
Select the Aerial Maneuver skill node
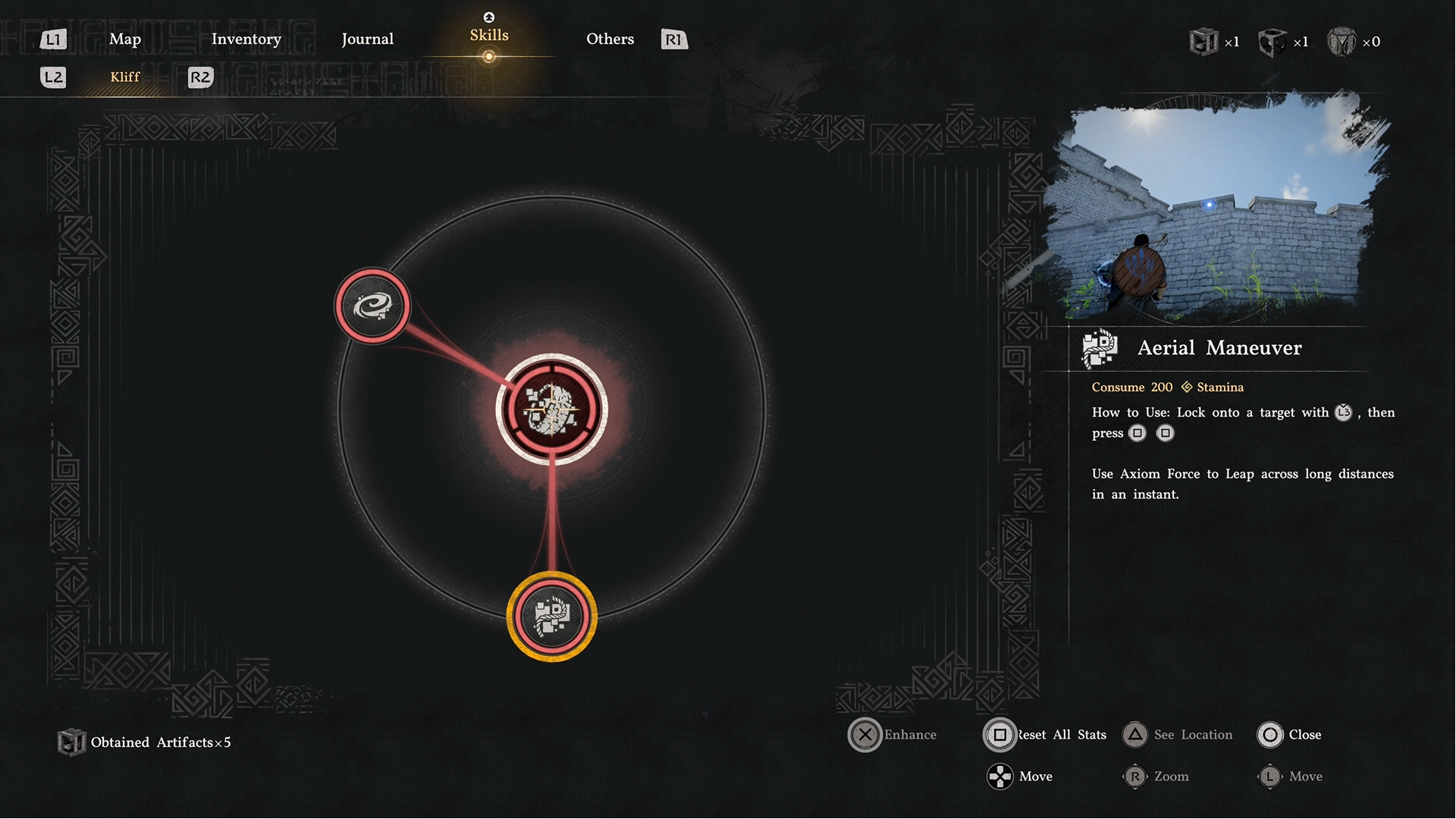pyautogui.click(x=552, y=616)
